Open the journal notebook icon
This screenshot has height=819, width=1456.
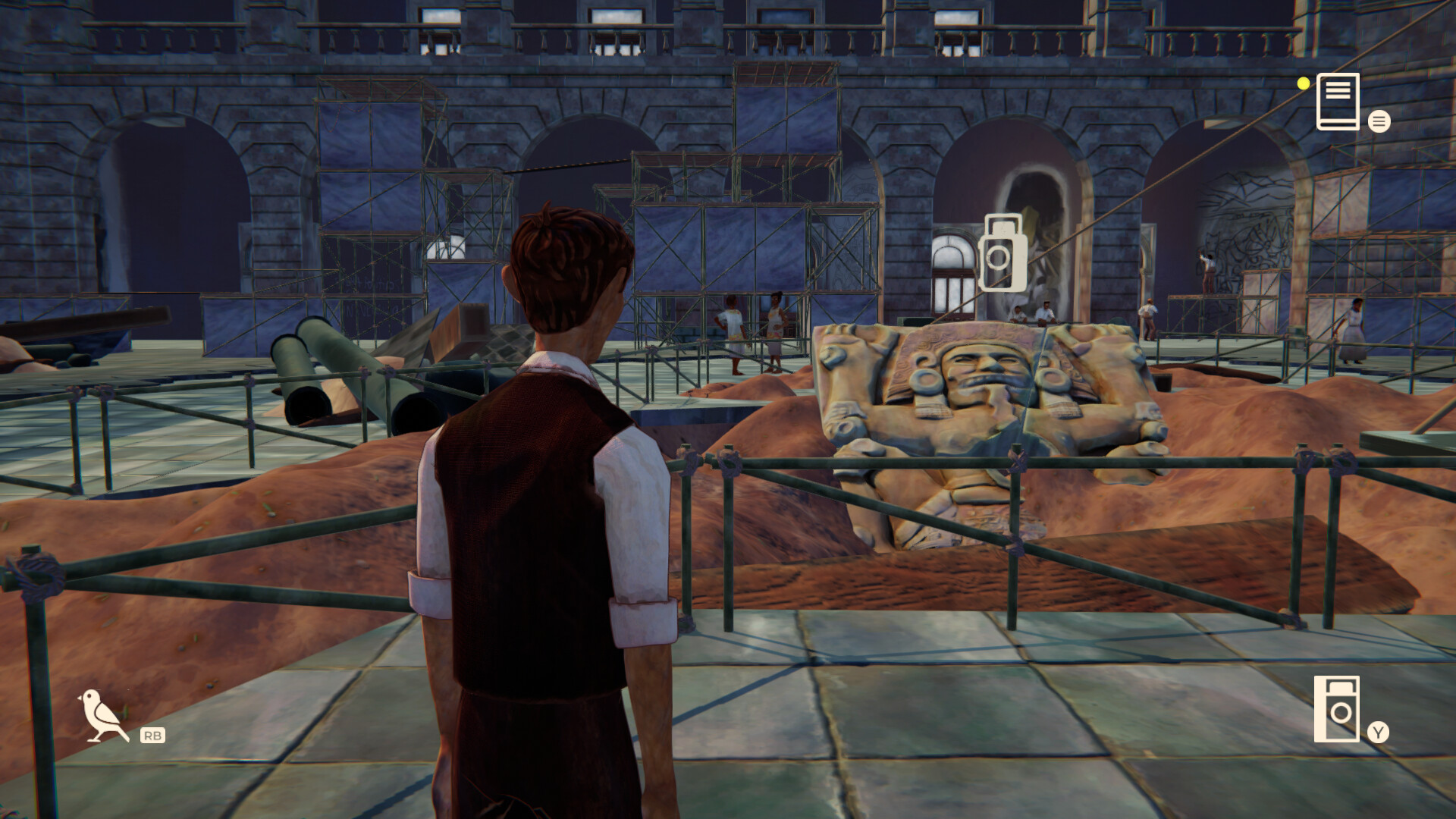(x=1338, y=102)
